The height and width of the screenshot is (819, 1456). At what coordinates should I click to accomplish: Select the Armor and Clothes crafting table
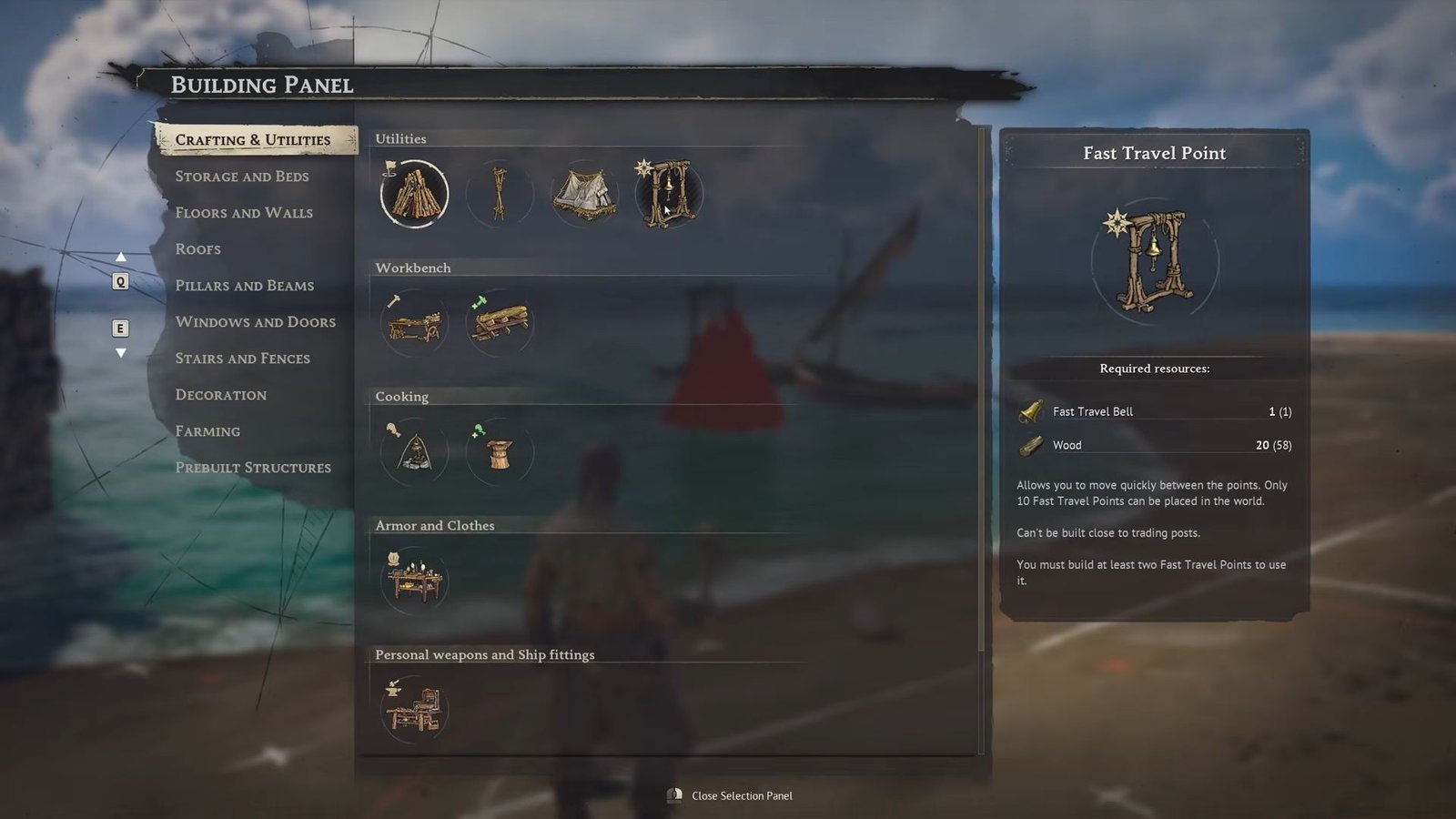[414, 581]
